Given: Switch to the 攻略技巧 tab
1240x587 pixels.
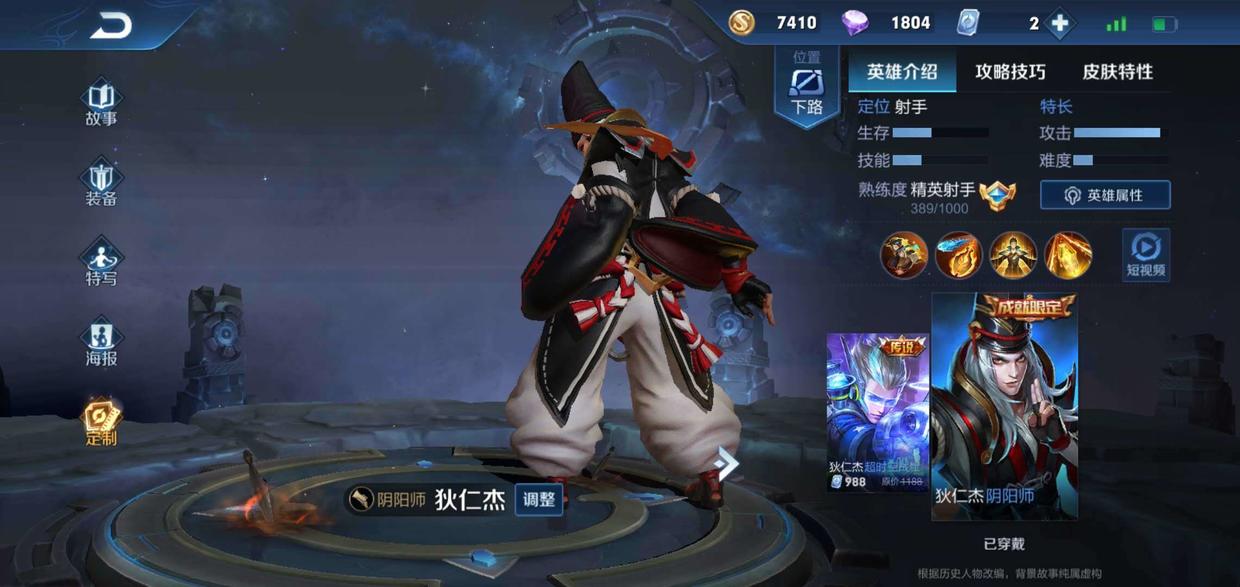Looking at the screenshot, I should pos(1010,72).
